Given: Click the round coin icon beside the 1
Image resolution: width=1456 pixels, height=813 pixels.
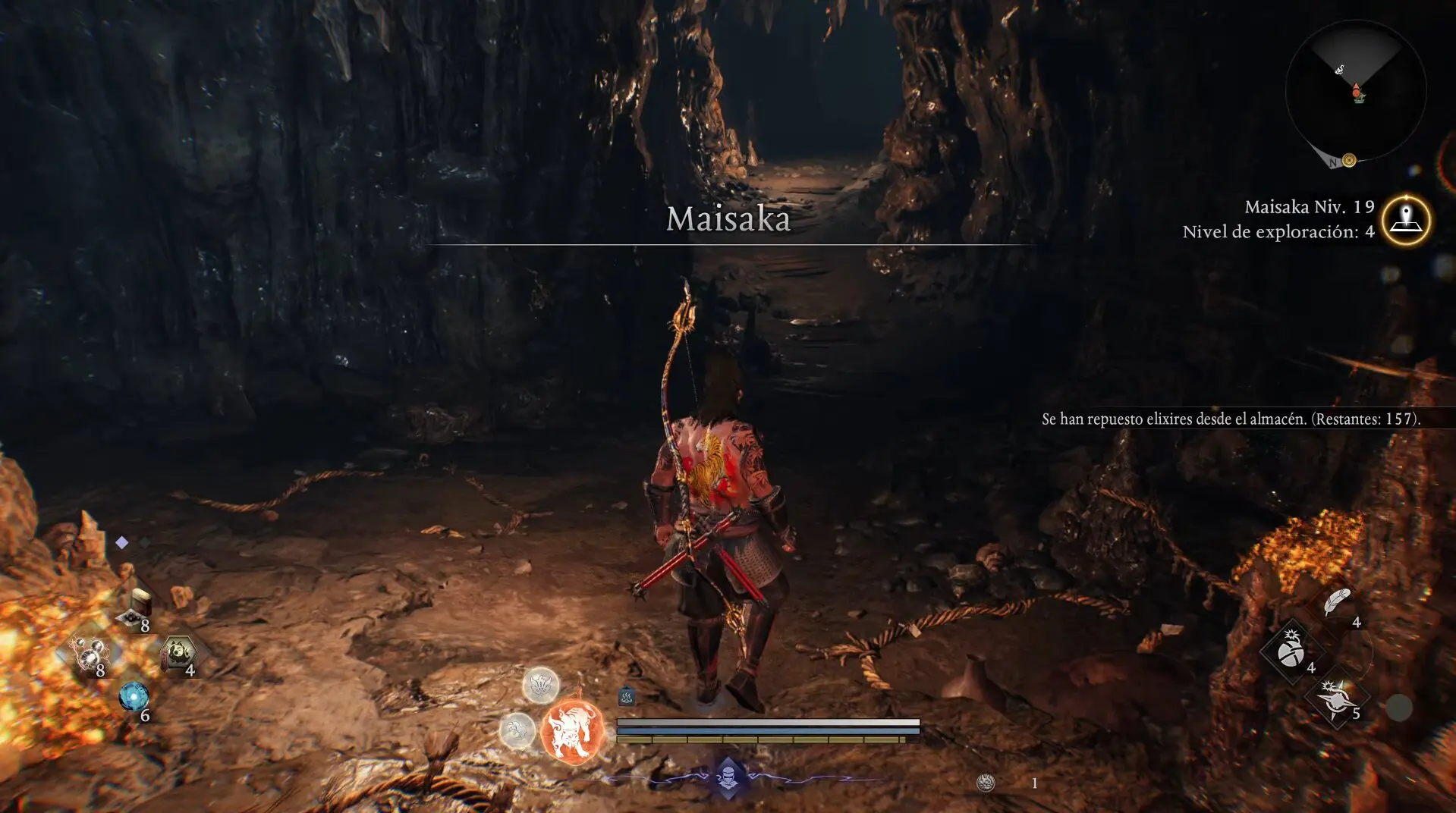Looking at the screenshot, I should pyautogui.click(x=986, y=783).
